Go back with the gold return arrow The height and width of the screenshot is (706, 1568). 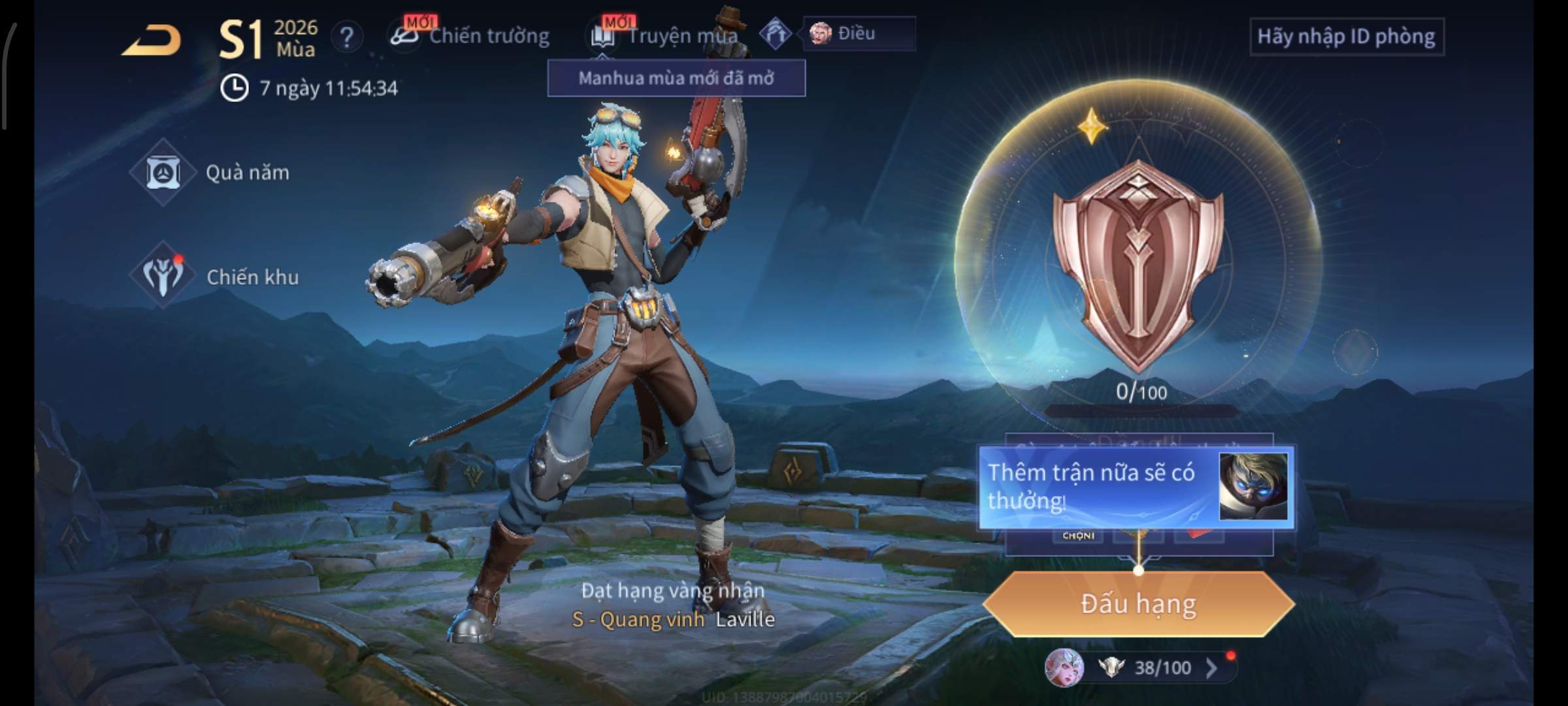(152, 41)
